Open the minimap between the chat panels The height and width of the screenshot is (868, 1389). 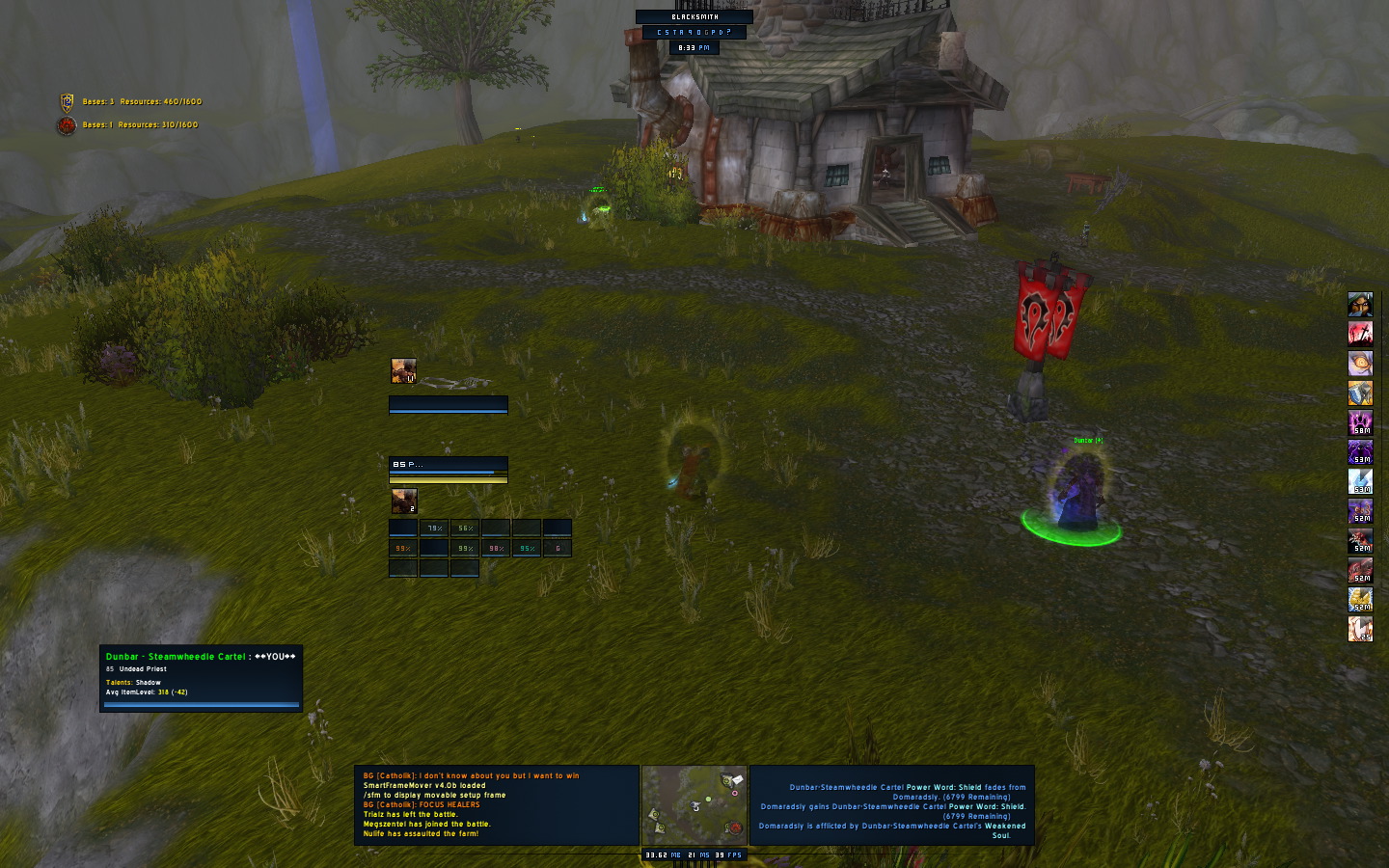(694, 806)
